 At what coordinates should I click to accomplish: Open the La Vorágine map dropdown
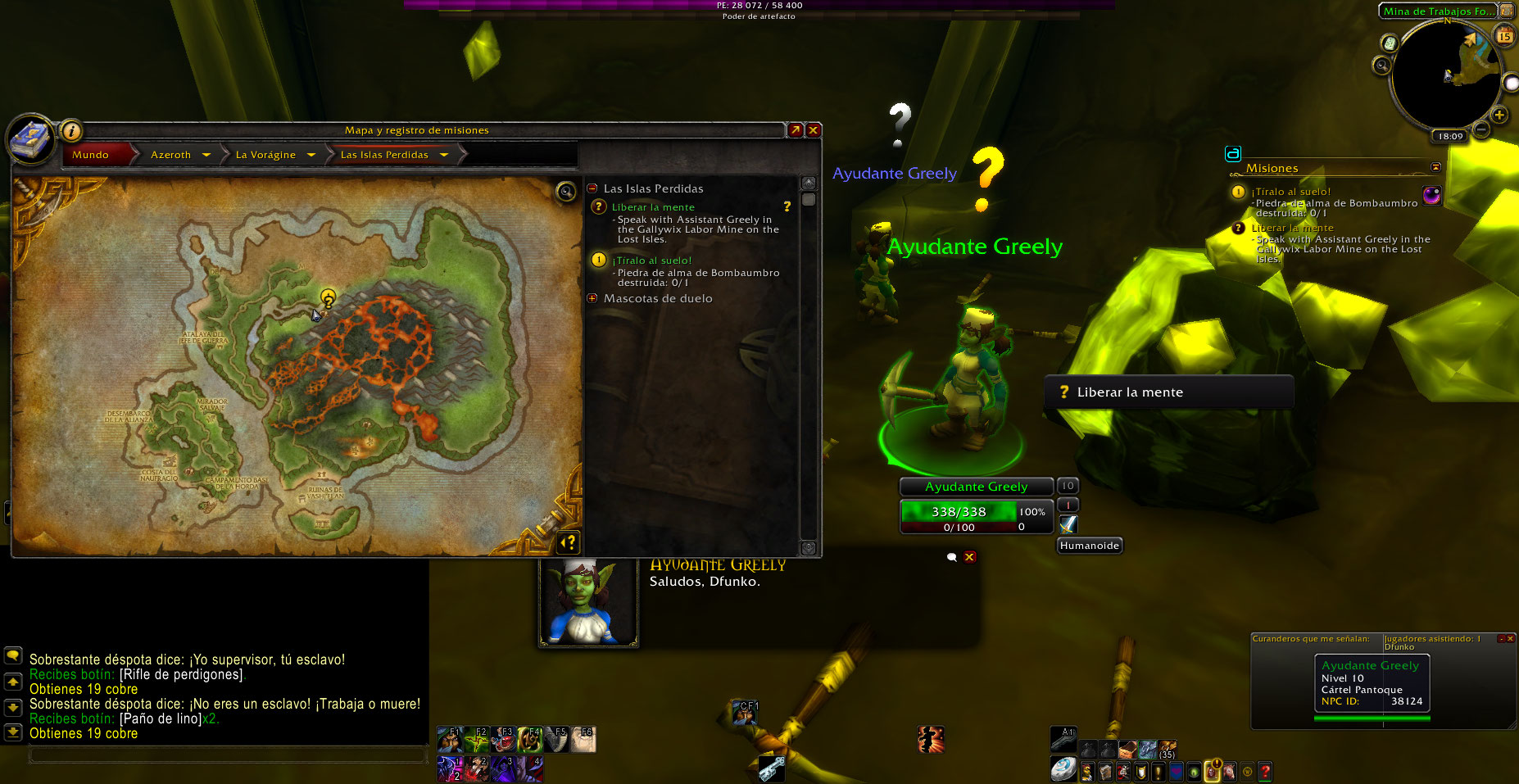pyautogui.click(x=311, y=155)
